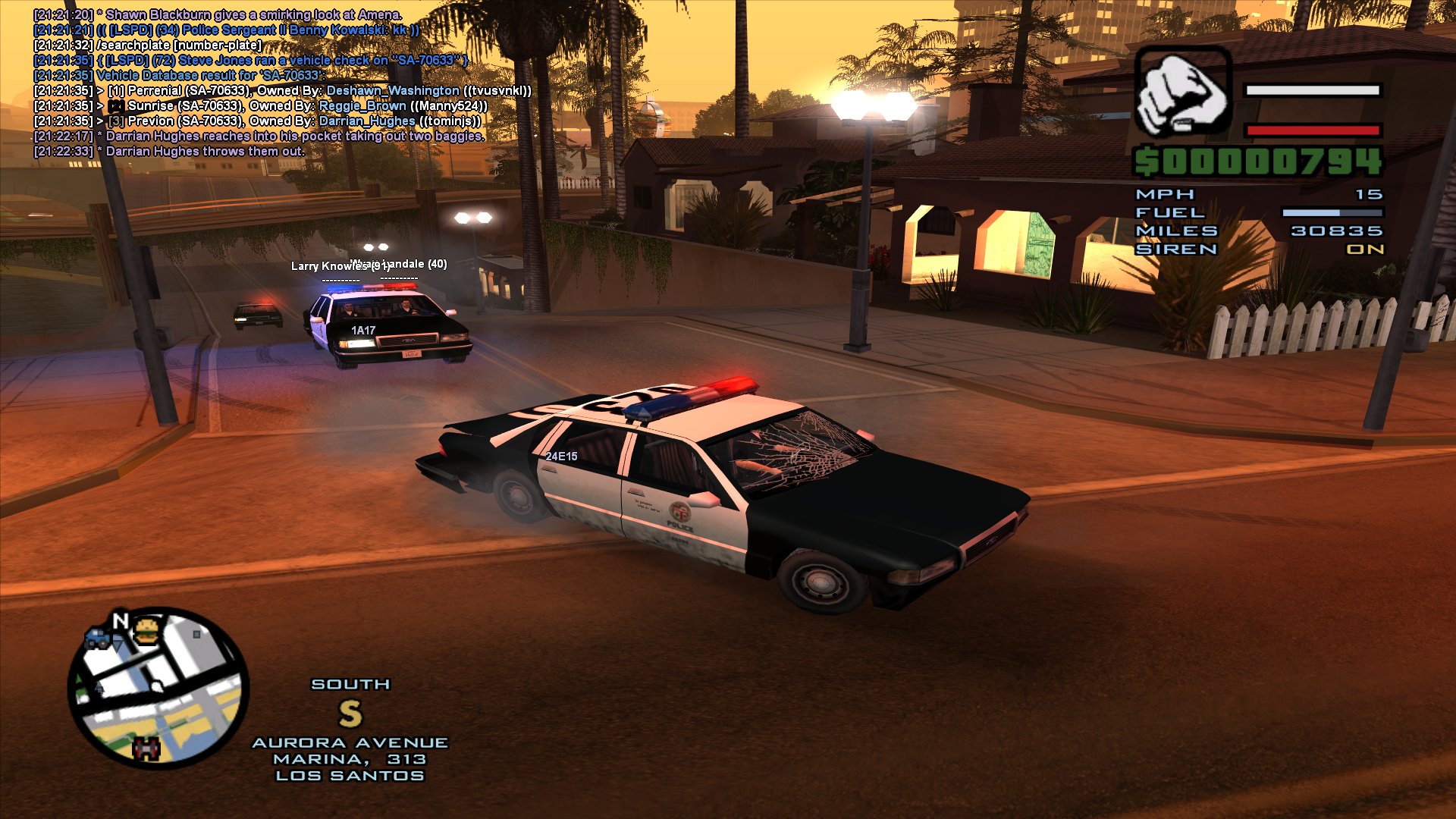Click the /searchplate command line in chat
Image resolution: width=1456 pixels, height=819 pixels.
pyautogui.click(x=178, y=44)
